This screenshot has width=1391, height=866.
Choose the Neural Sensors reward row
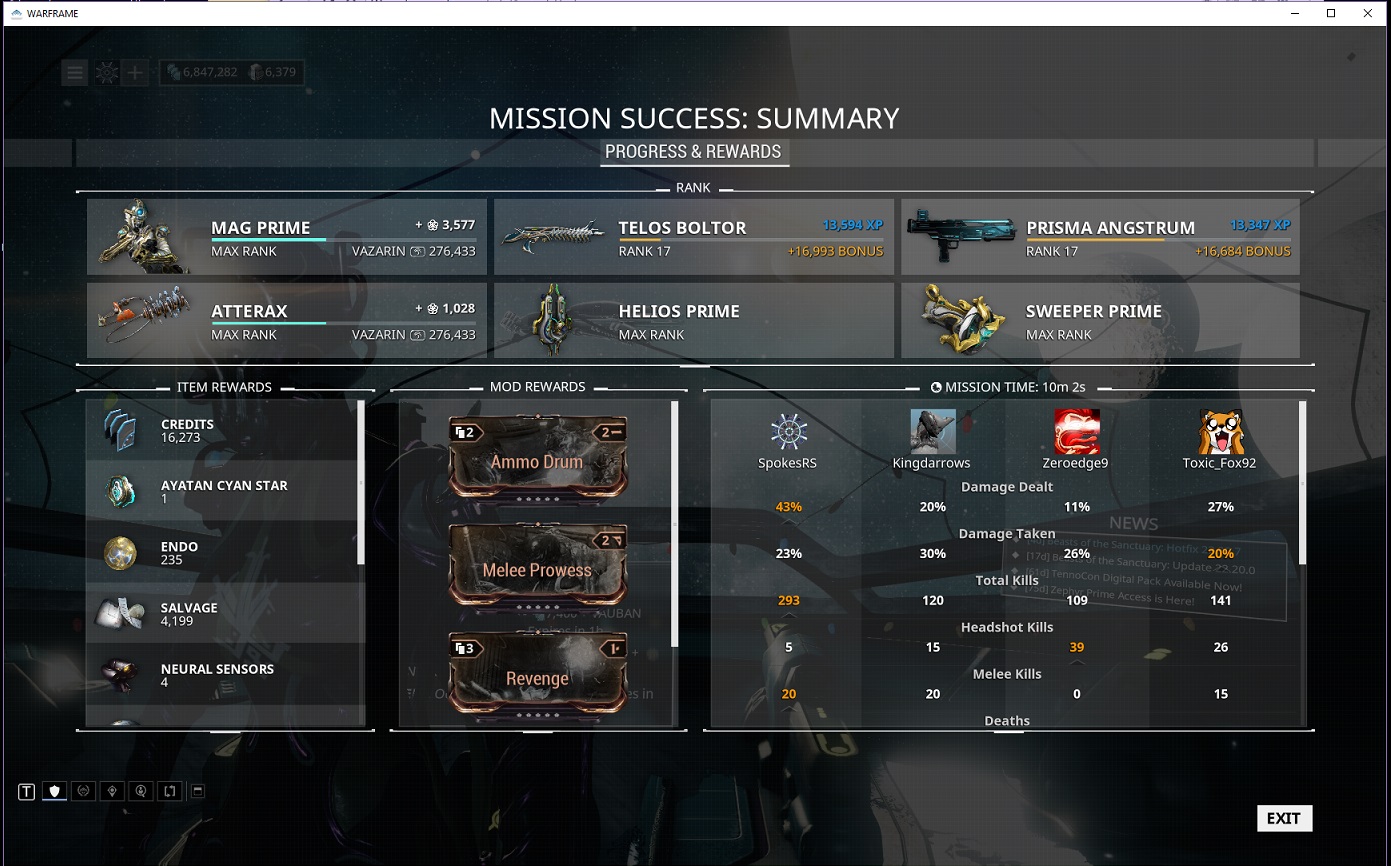pos(224,674)
